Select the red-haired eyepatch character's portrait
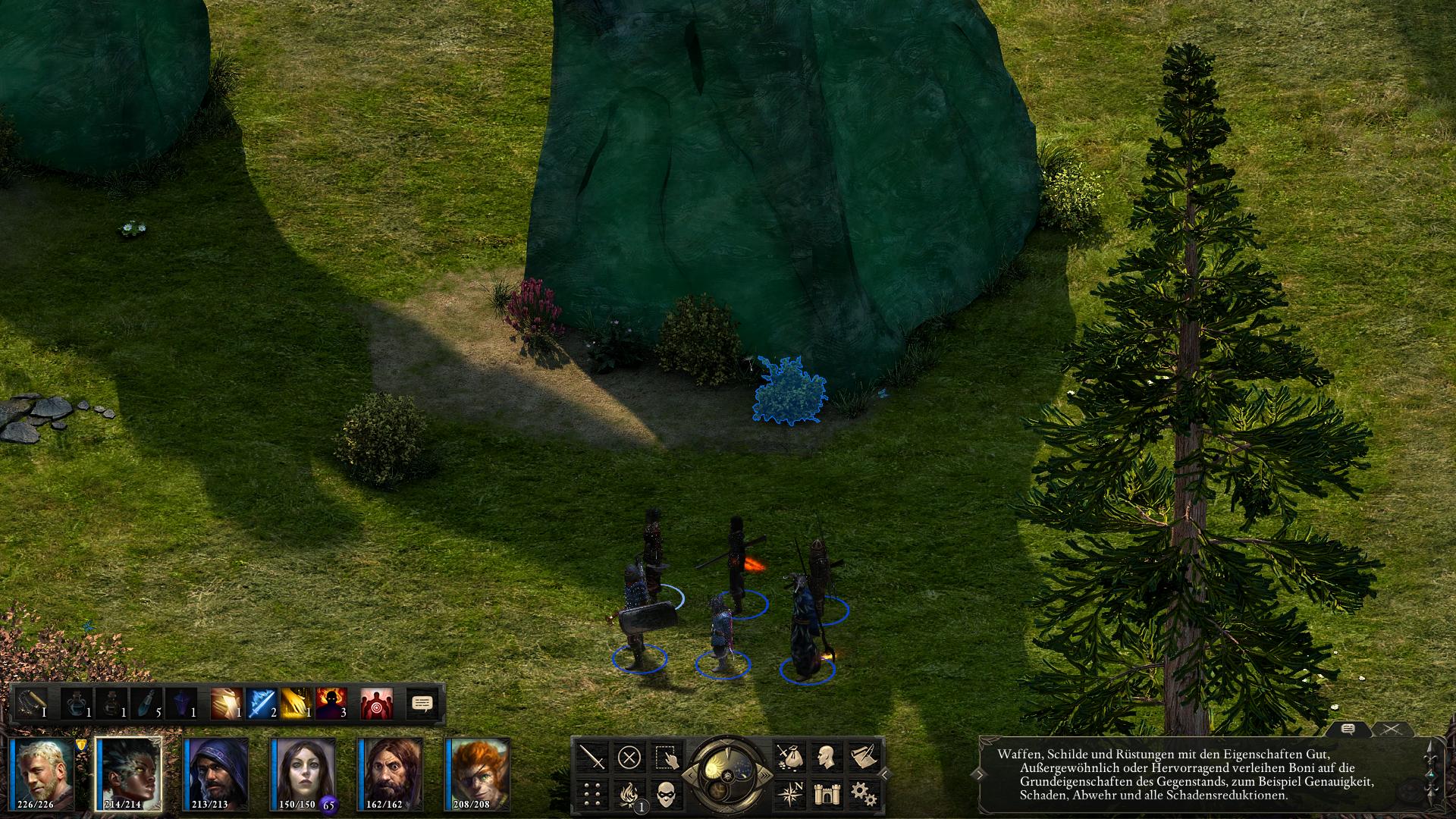This screenshot has width=1456, height=819. click(x=477, y=773)
